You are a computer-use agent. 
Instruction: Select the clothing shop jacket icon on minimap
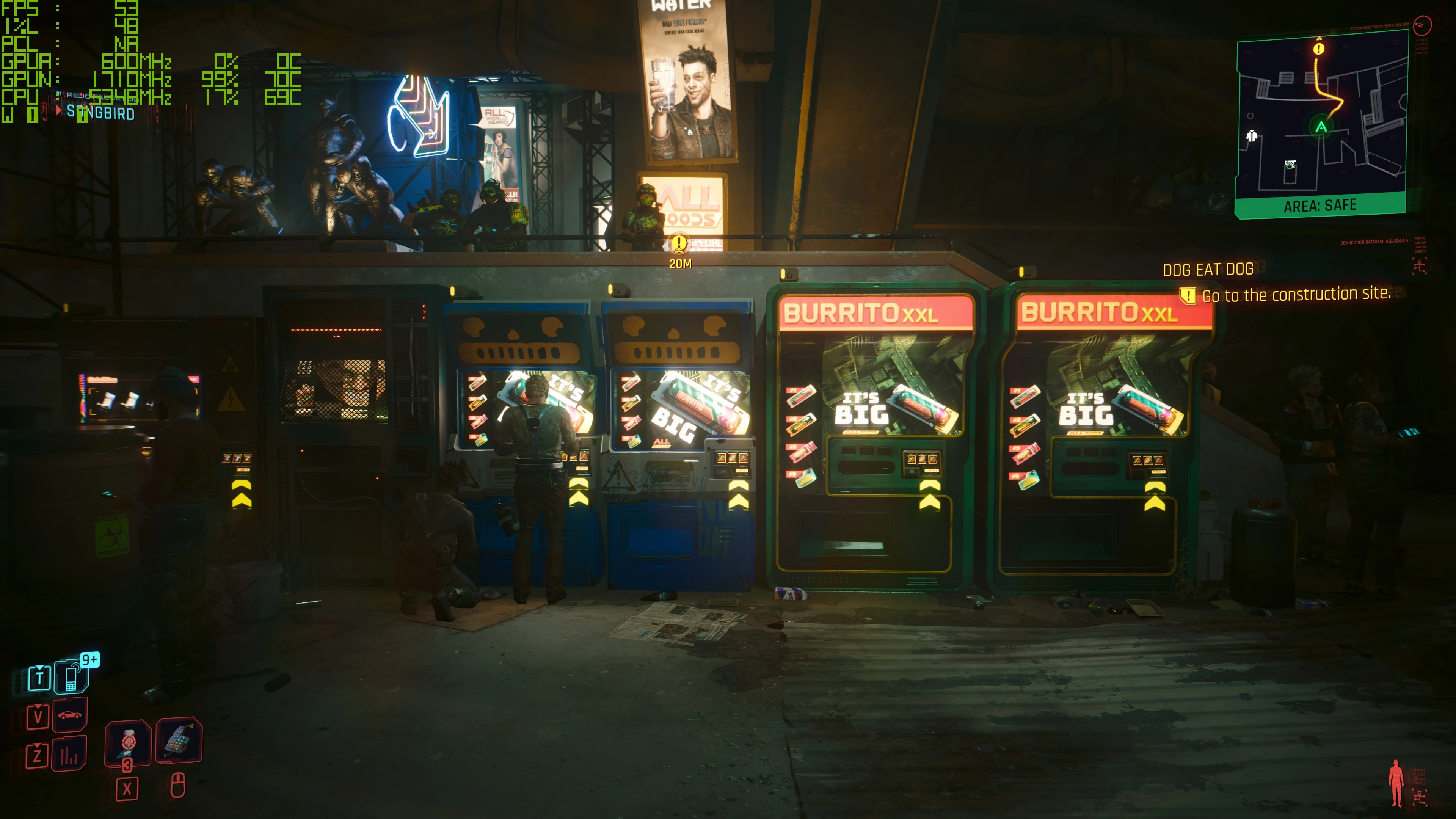point(1252,136)
